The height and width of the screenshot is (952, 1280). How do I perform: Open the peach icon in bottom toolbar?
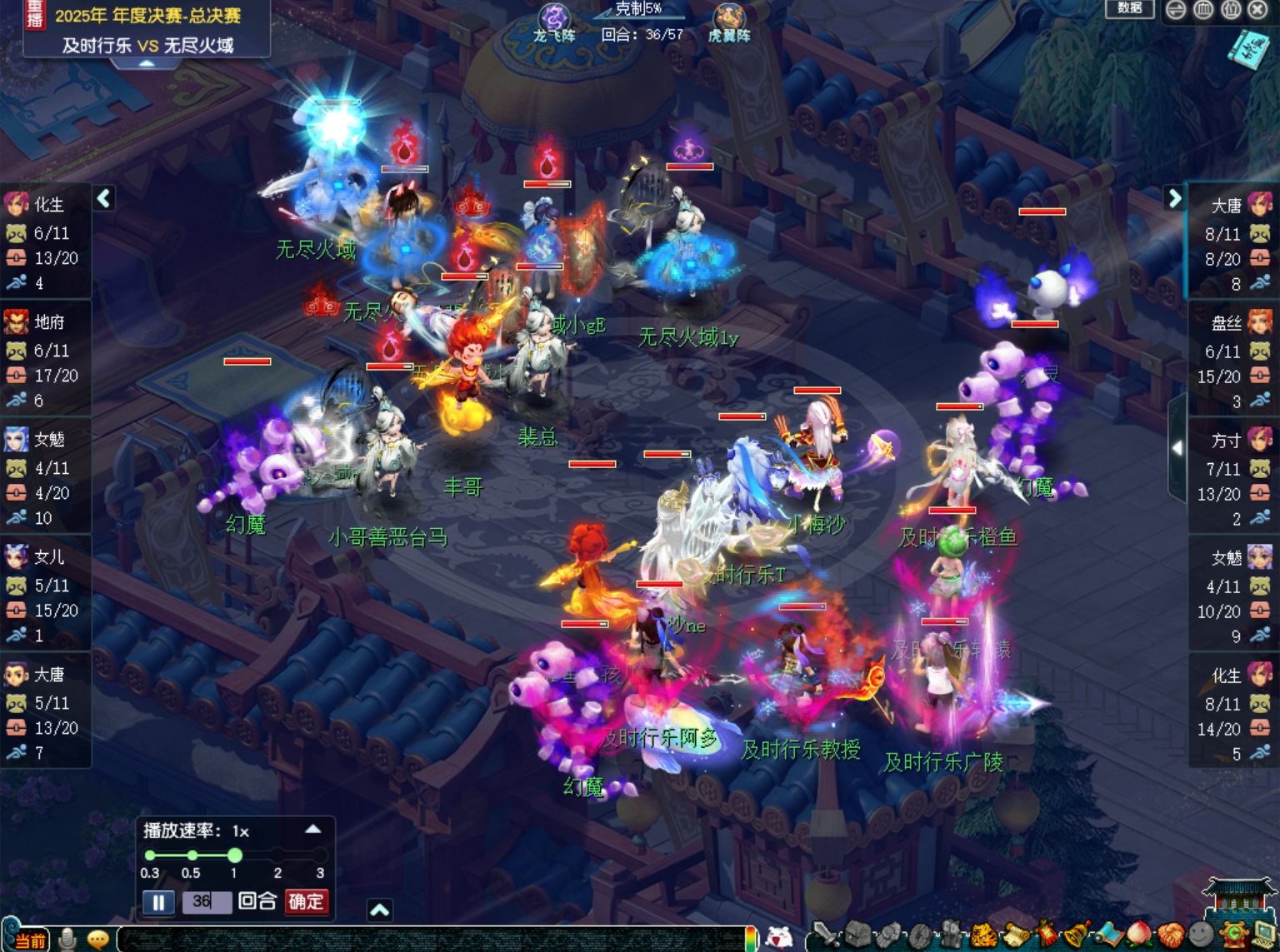click(x=1138, y=935)
